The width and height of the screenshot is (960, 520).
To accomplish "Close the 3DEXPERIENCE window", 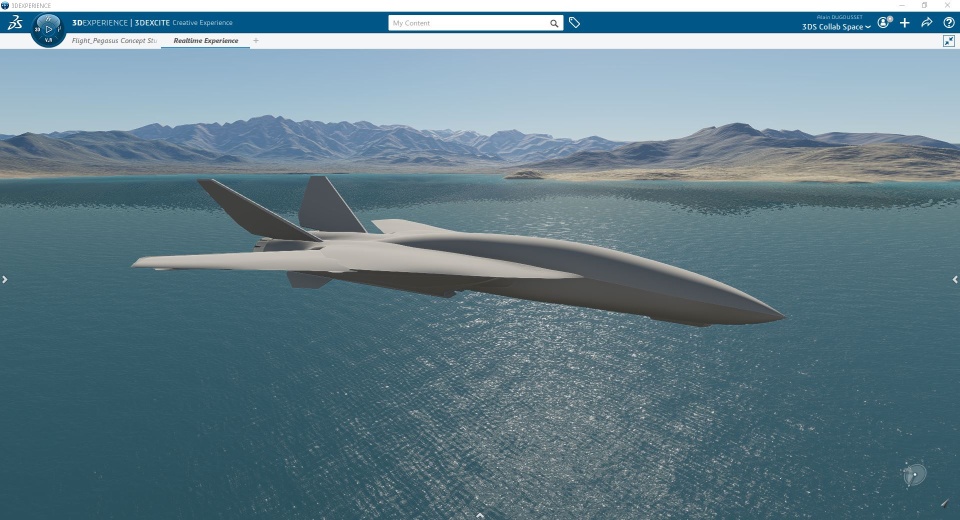I will [x=947, y=5].
